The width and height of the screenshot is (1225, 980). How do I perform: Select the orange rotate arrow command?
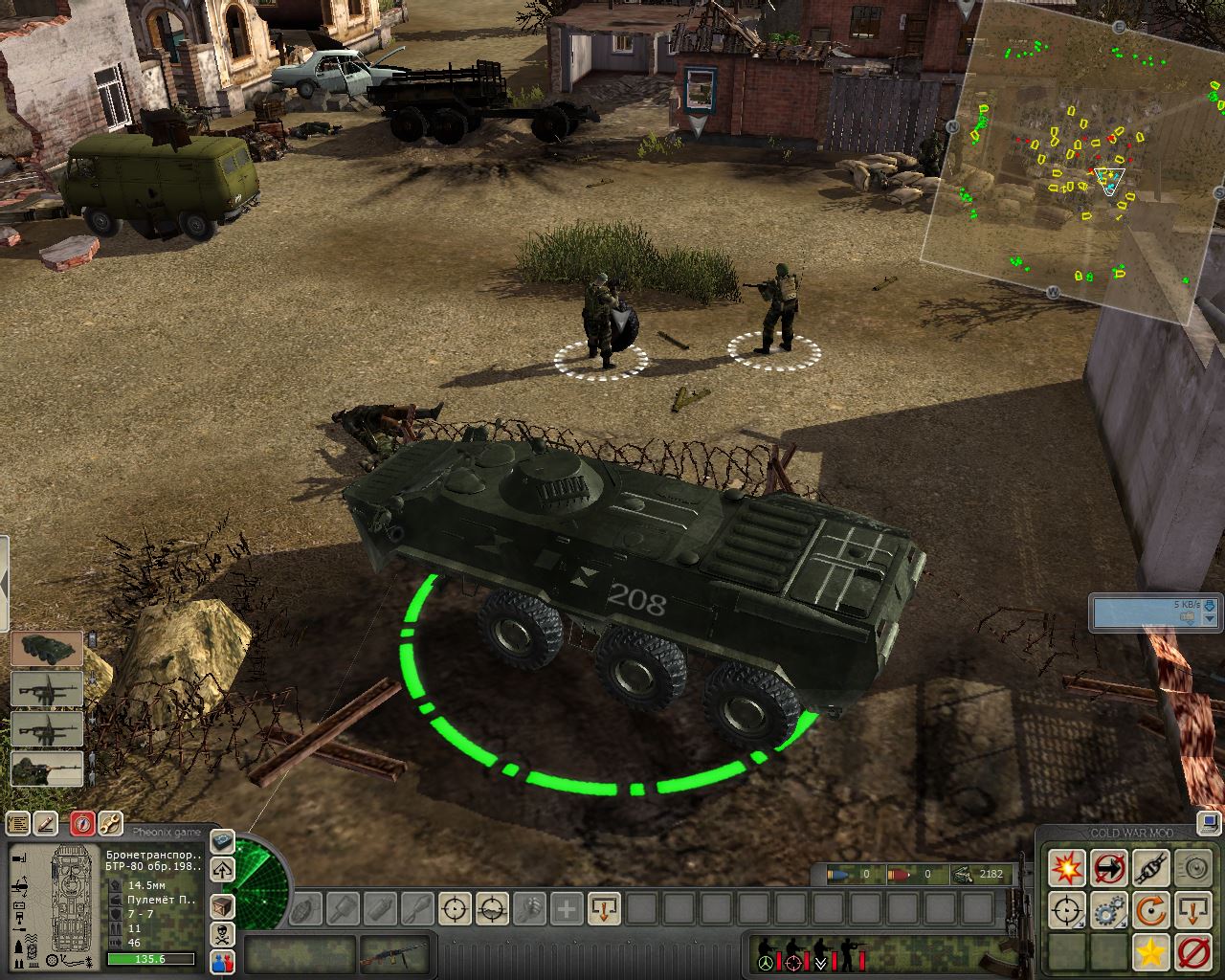coord(1150,910)
